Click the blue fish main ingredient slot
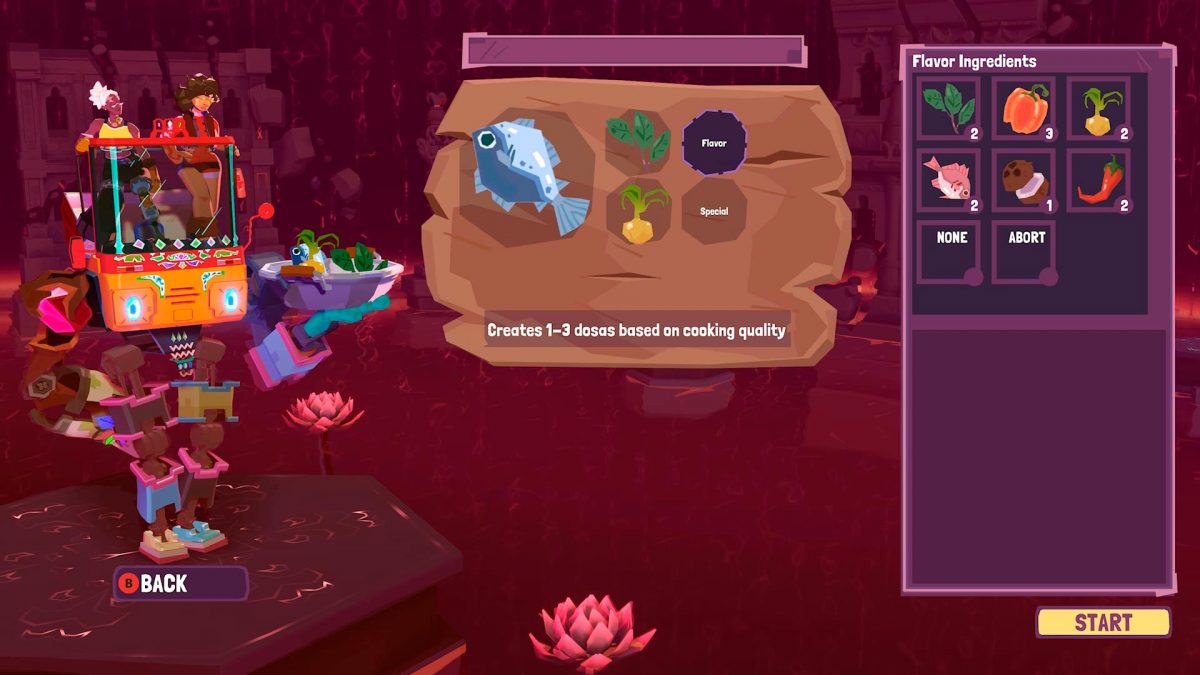Image resolution: width=1200 pixels, height=675 pixels. 528,173
